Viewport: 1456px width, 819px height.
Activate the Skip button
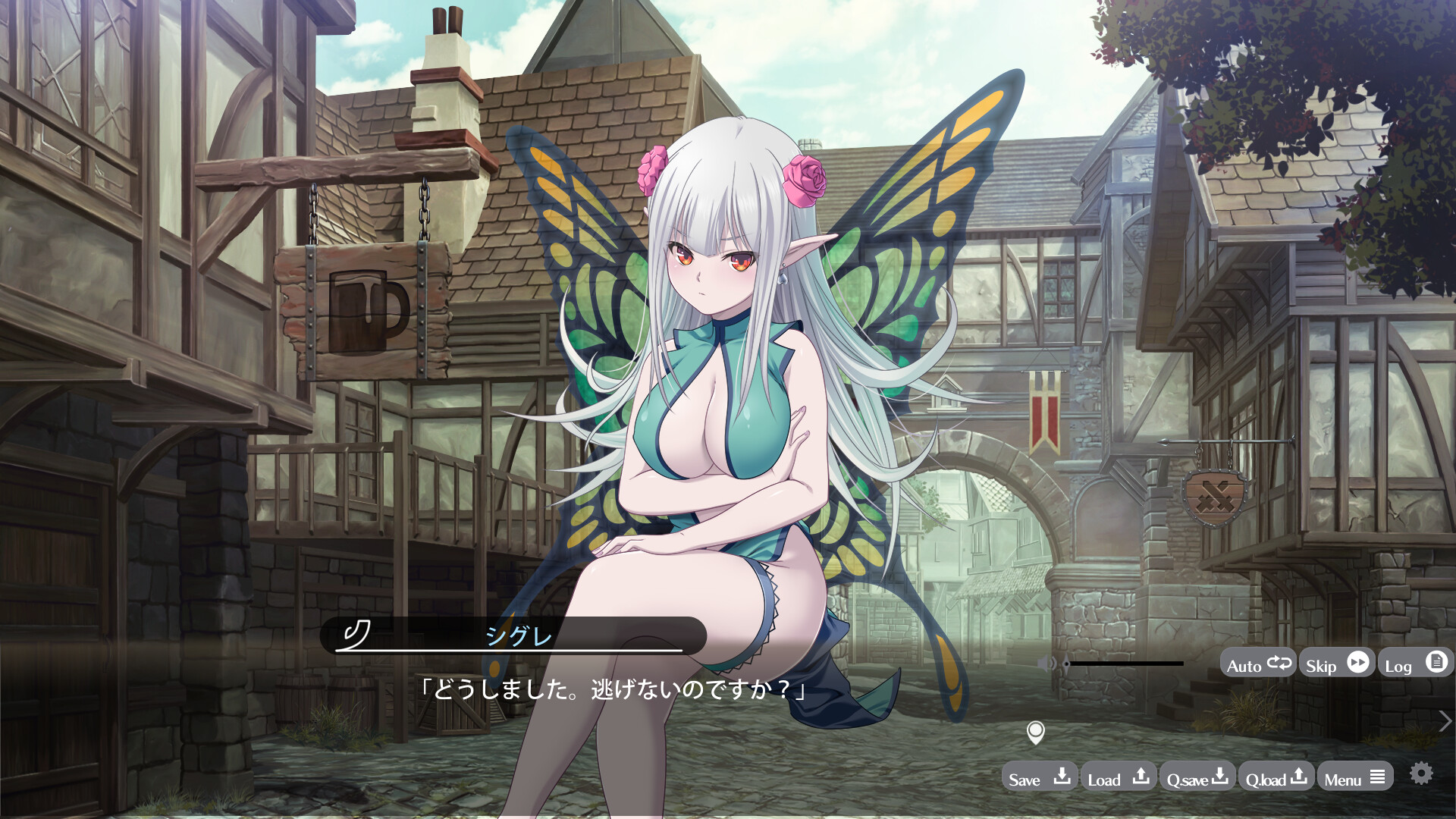[x=1337, y=664]
